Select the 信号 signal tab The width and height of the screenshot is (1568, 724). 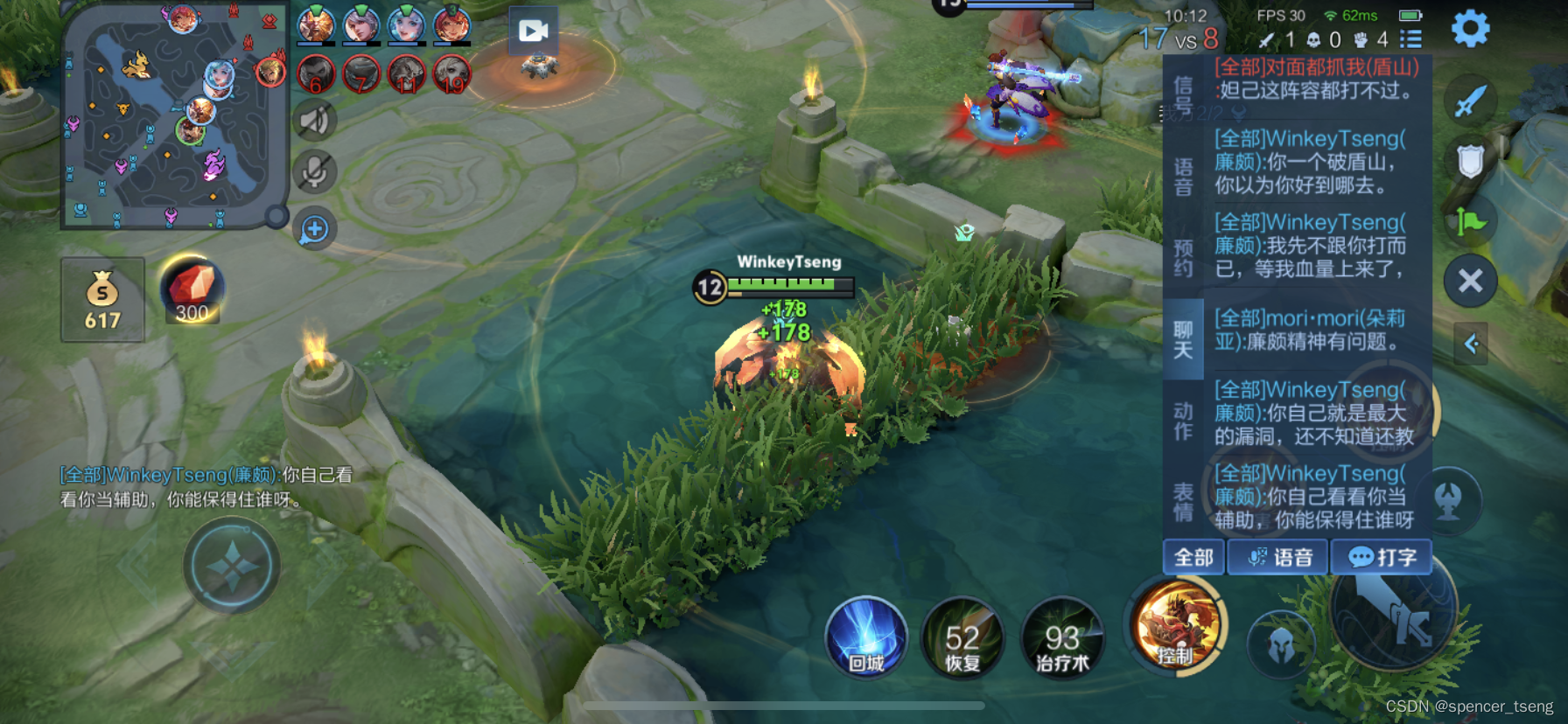click(x=1183, y=96)
